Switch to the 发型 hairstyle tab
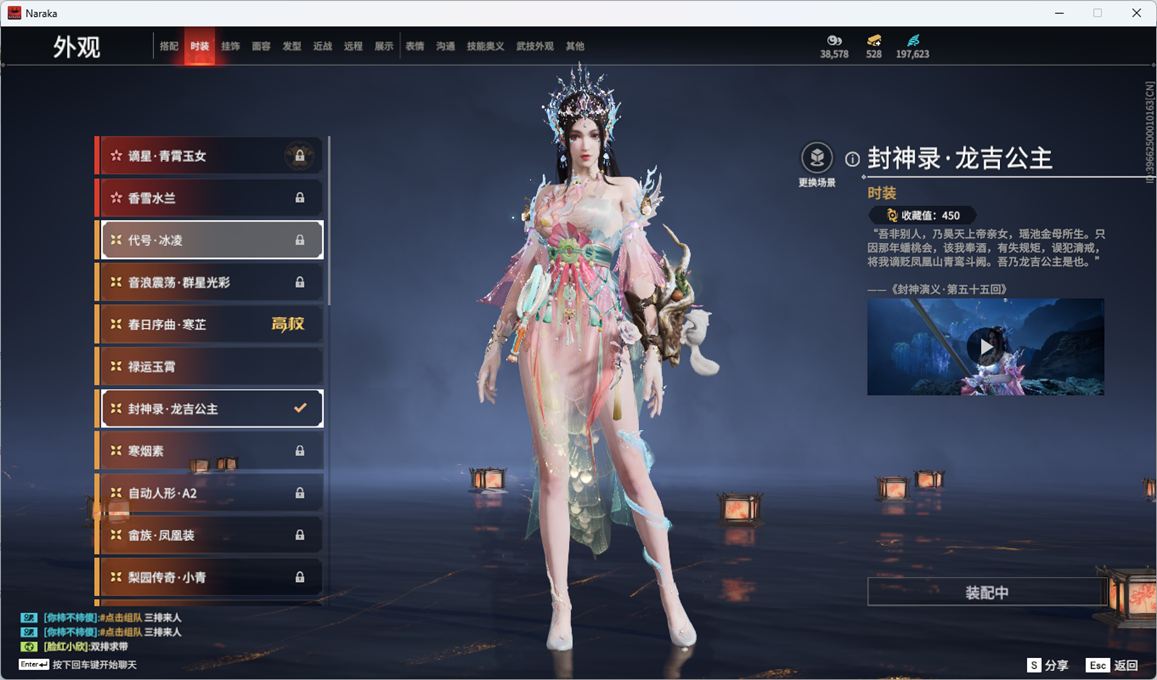The image size is (1157, 680). 292,46
